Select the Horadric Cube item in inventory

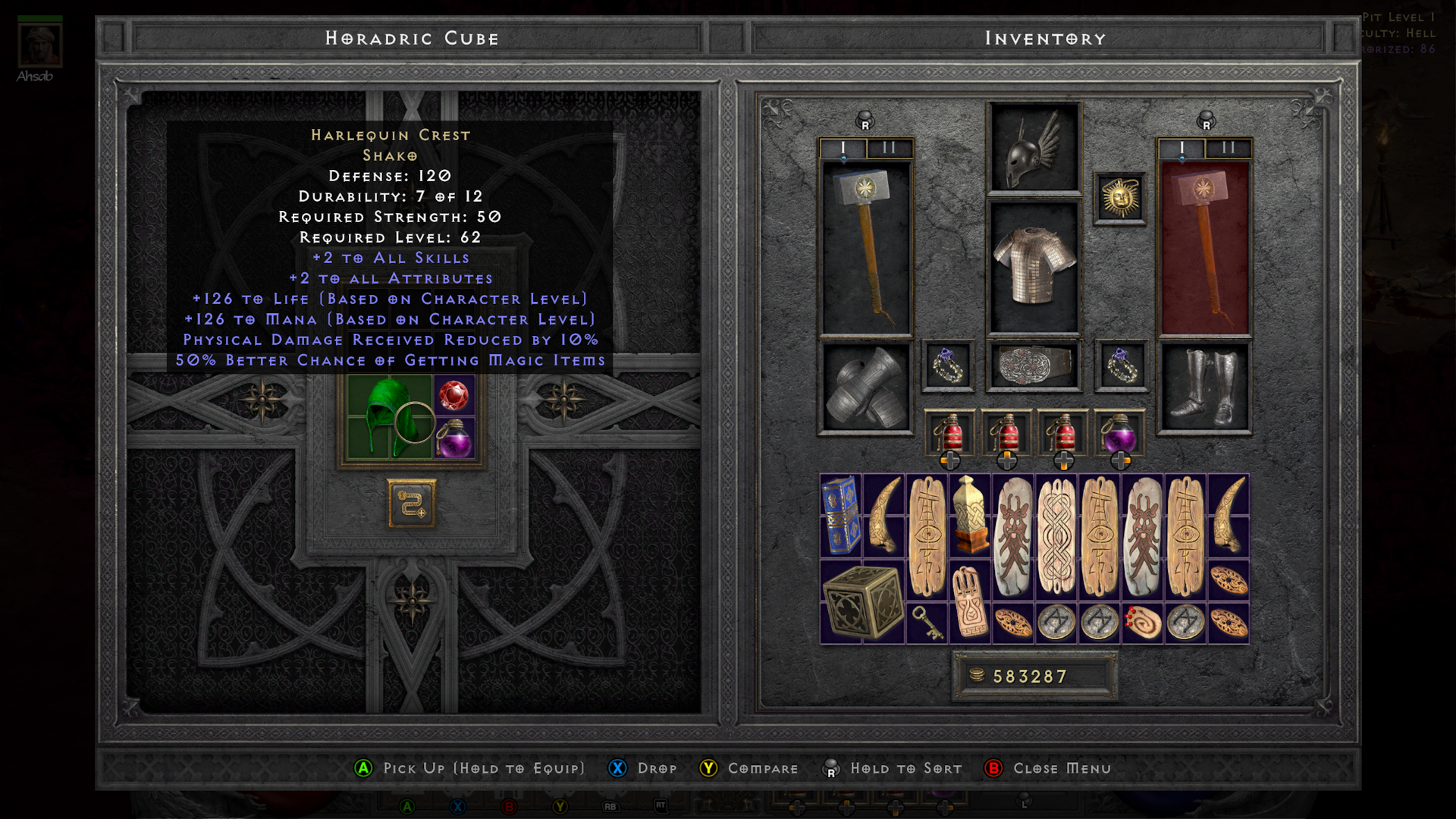(862, 603)
